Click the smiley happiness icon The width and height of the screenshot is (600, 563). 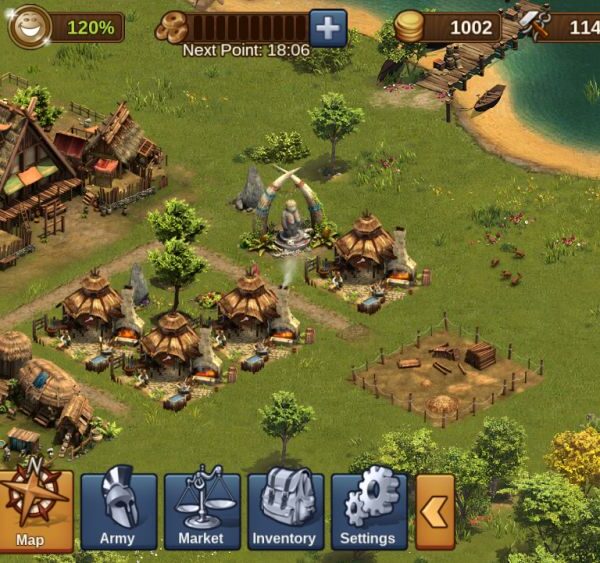(30, 27)
